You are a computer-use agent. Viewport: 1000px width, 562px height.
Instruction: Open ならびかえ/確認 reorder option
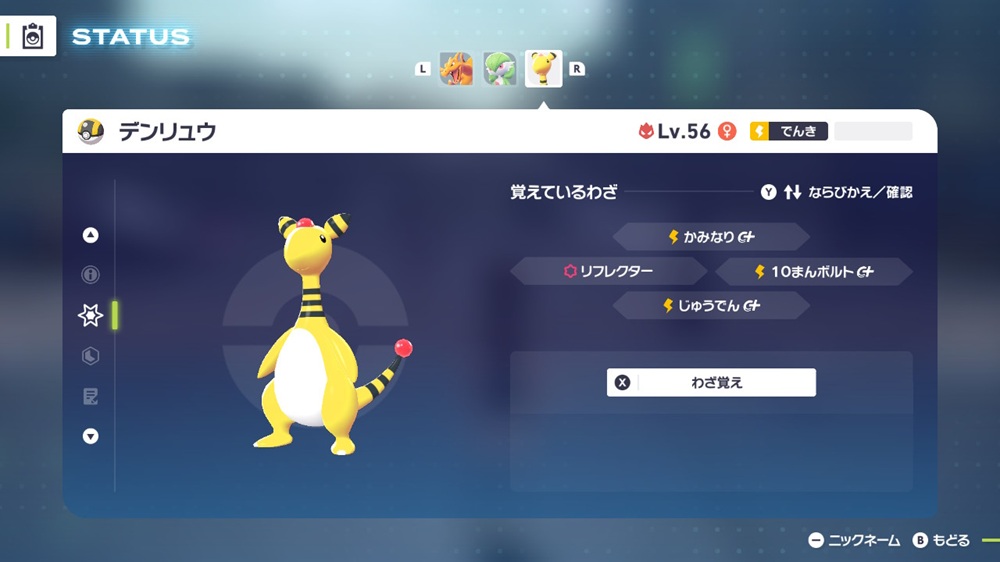pyautogui.click(x=836, y=192)
